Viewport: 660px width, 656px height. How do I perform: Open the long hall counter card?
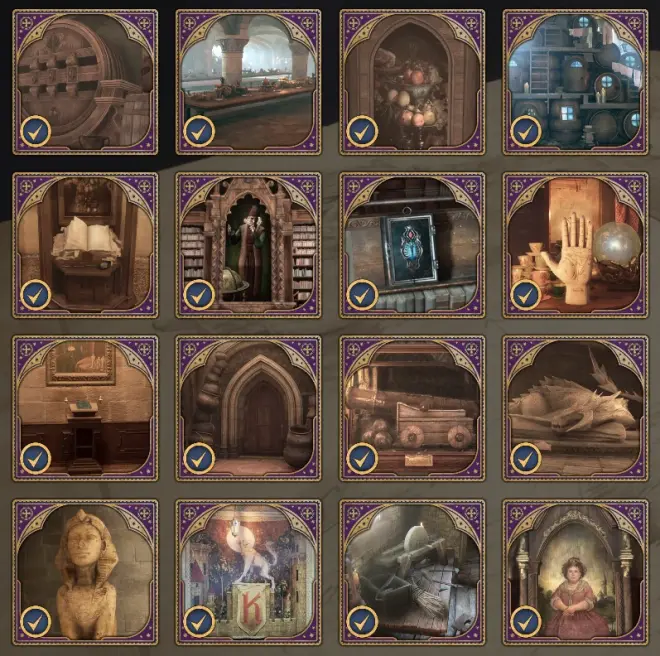point(248,82)
